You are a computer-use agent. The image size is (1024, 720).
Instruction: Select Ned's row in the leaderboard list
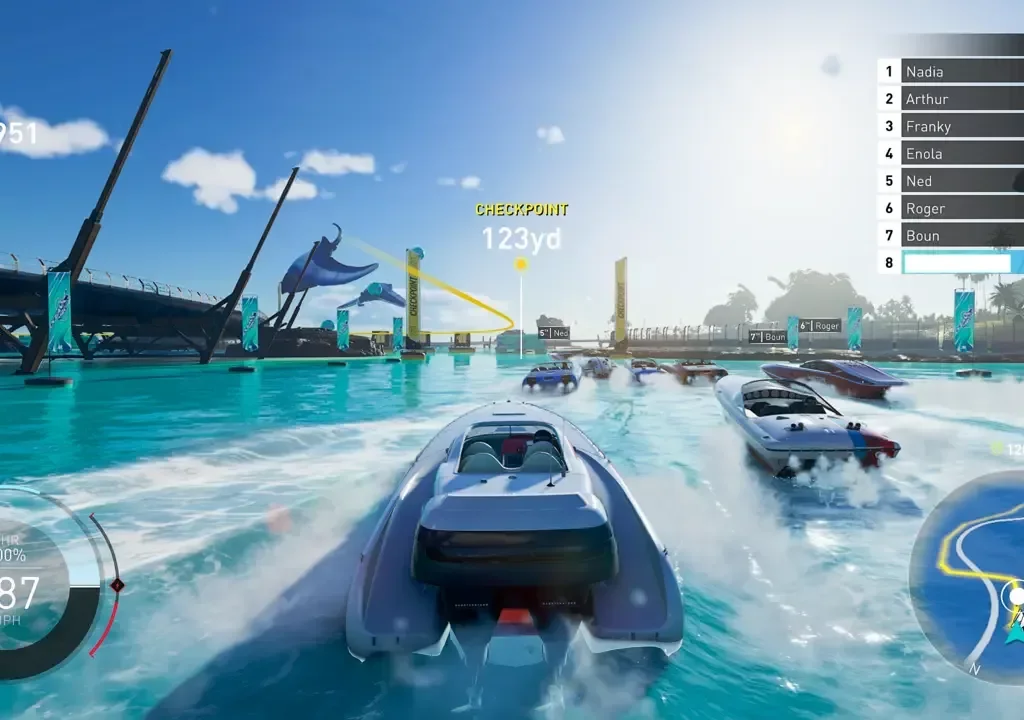tap(960, 181)
